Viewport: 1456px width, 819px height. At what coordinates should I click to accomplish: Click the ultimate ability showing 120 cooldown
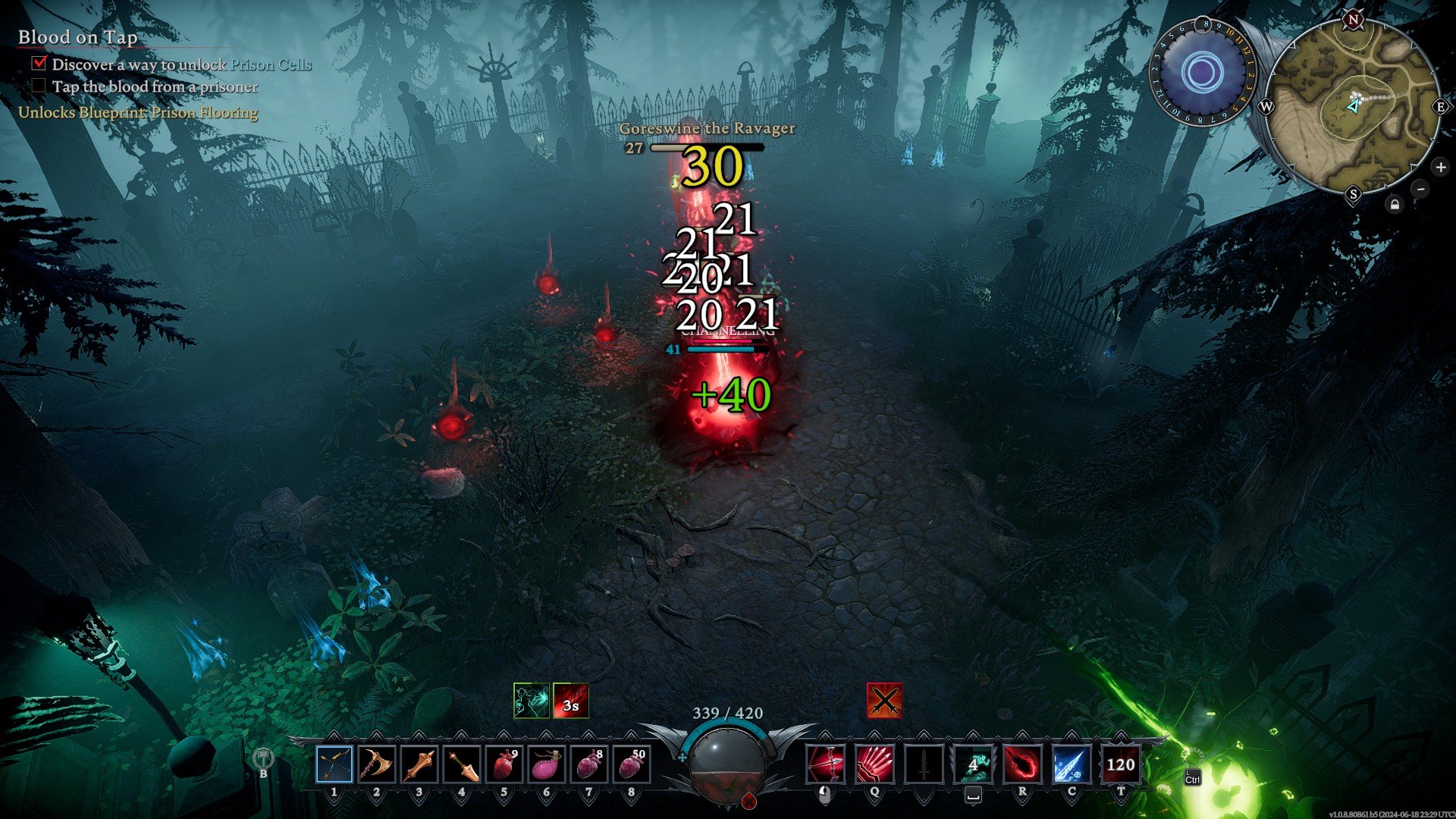(1120, 764)
